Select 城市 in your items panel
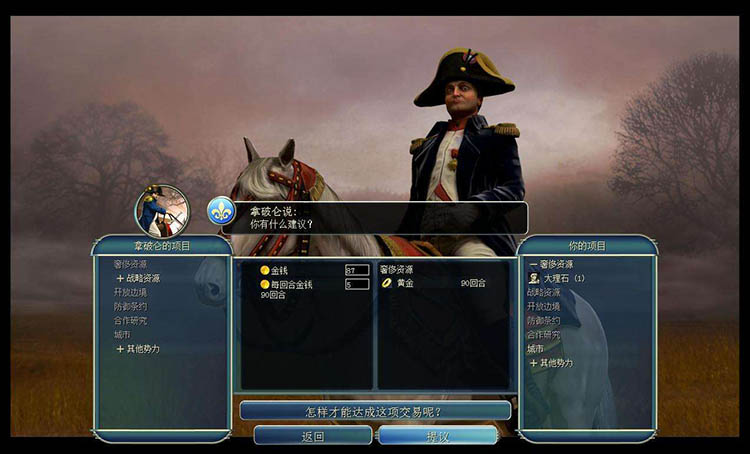Viewport: 750px width, 454px height. pyautogui.click(x=536, y=348)
